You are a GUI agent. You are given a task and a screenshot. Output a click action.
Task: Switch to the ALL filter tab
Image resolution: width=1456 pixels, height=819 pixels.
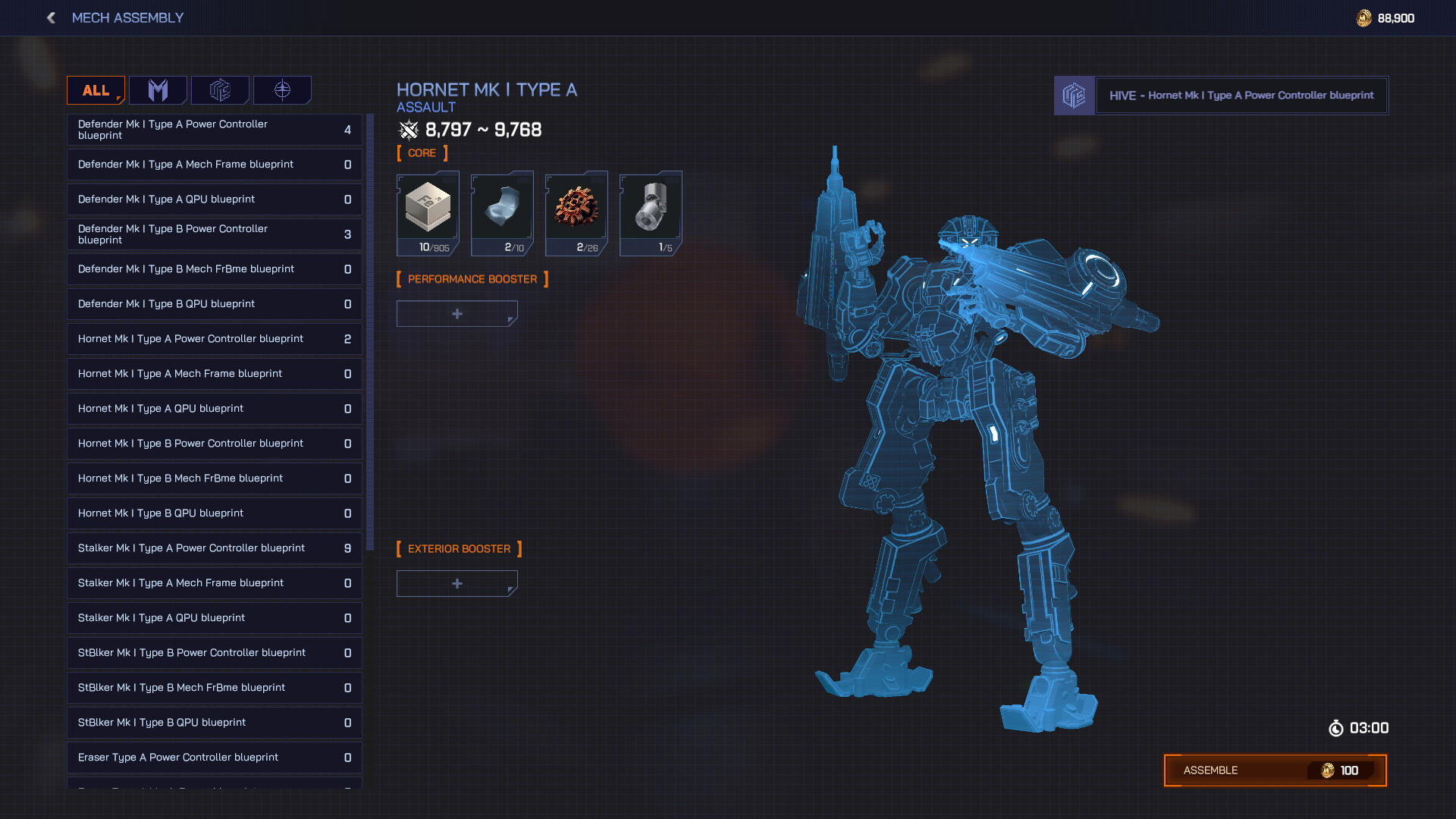[x=95, y=89]
